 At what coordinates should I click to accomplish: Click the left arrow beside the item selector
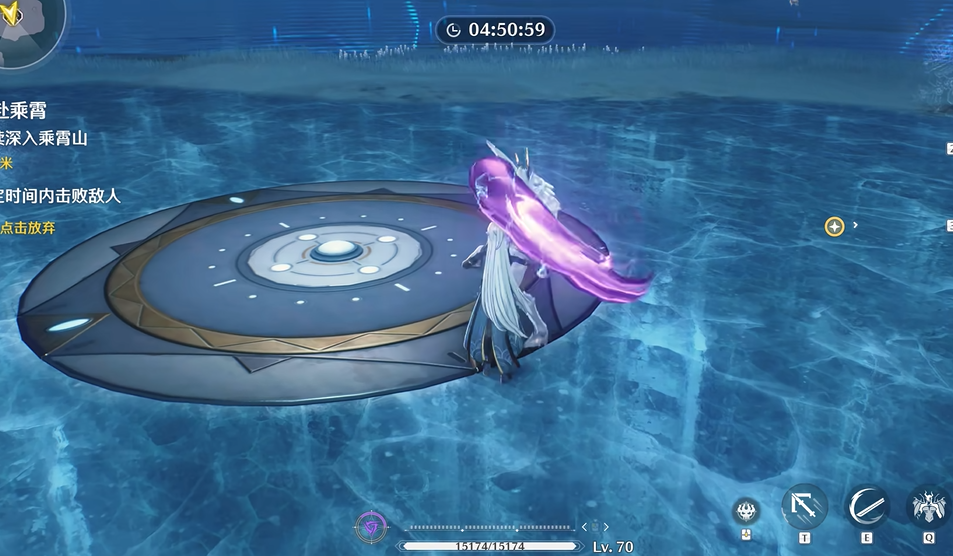[x=585, y=527]
